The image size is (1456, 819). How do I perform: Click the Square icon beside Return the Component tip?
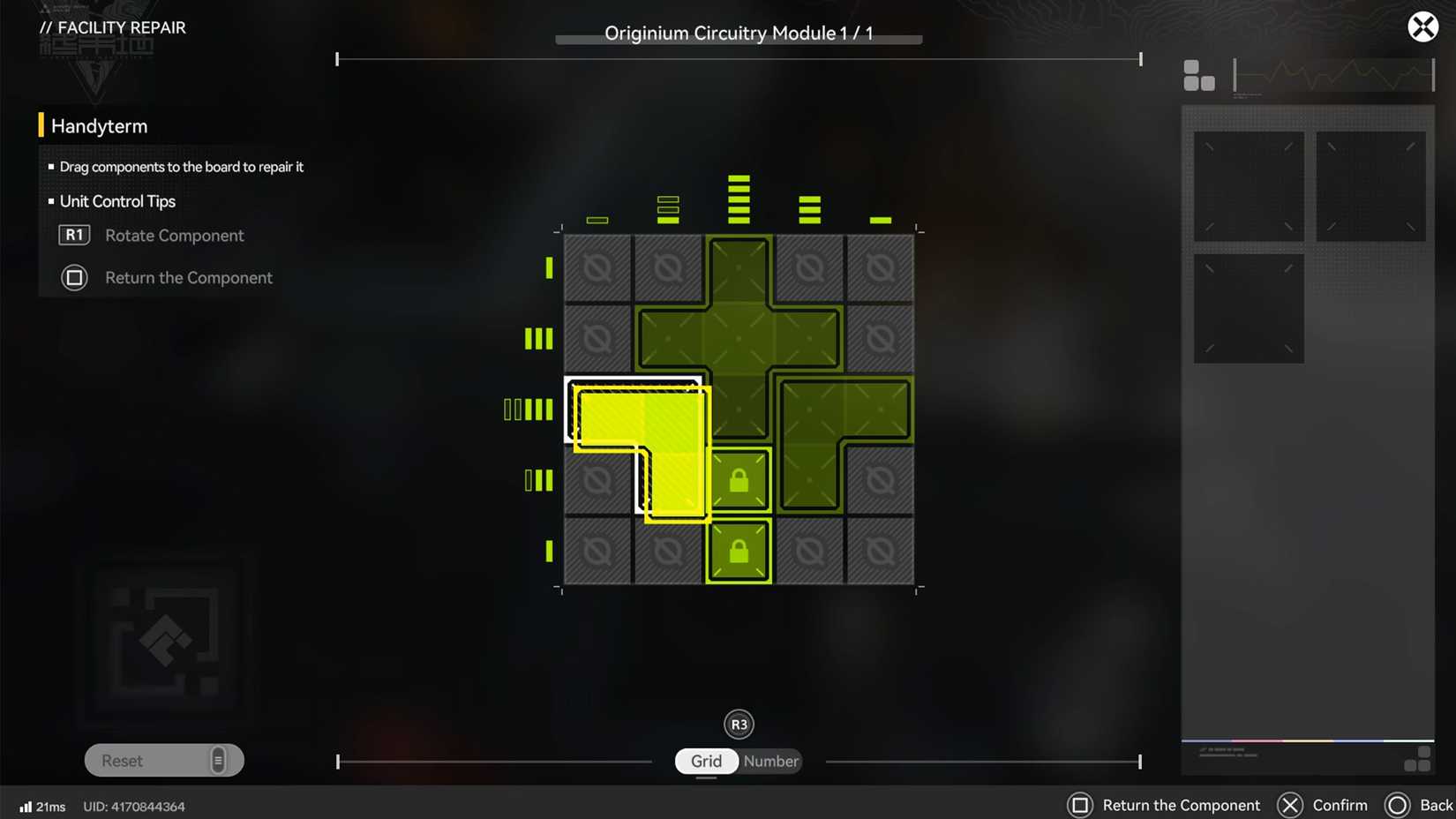coord(74,277)
